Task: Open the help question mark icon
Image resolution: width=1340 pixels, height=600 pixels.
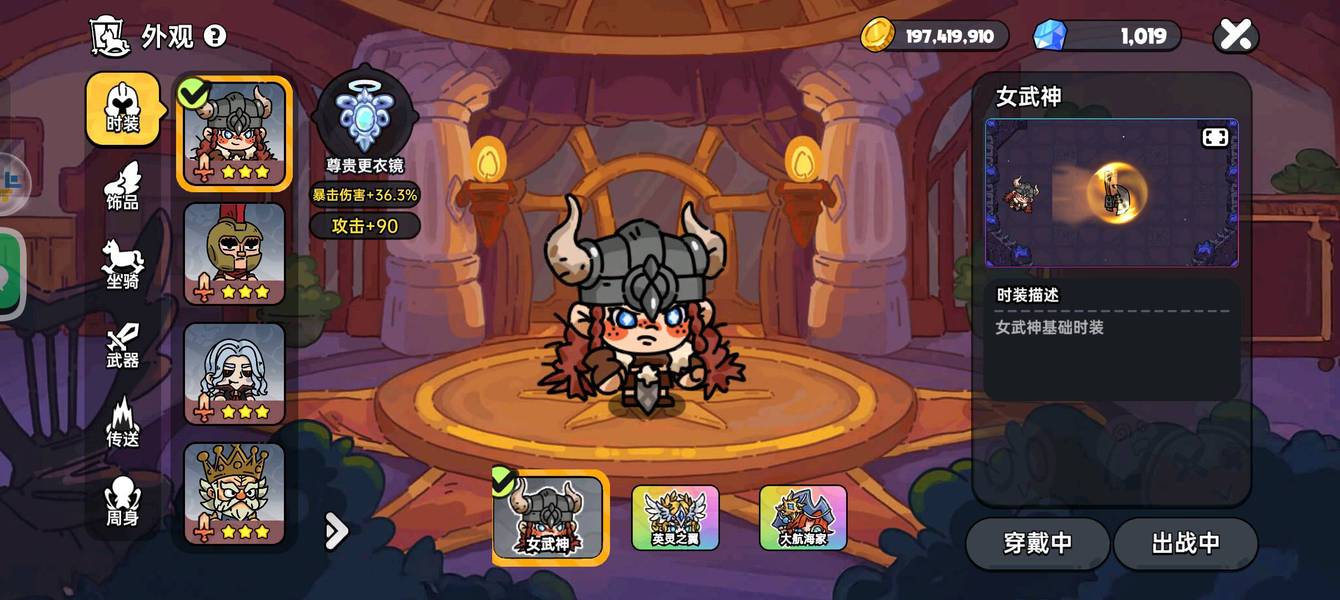Action: click(x=215, y=37)
